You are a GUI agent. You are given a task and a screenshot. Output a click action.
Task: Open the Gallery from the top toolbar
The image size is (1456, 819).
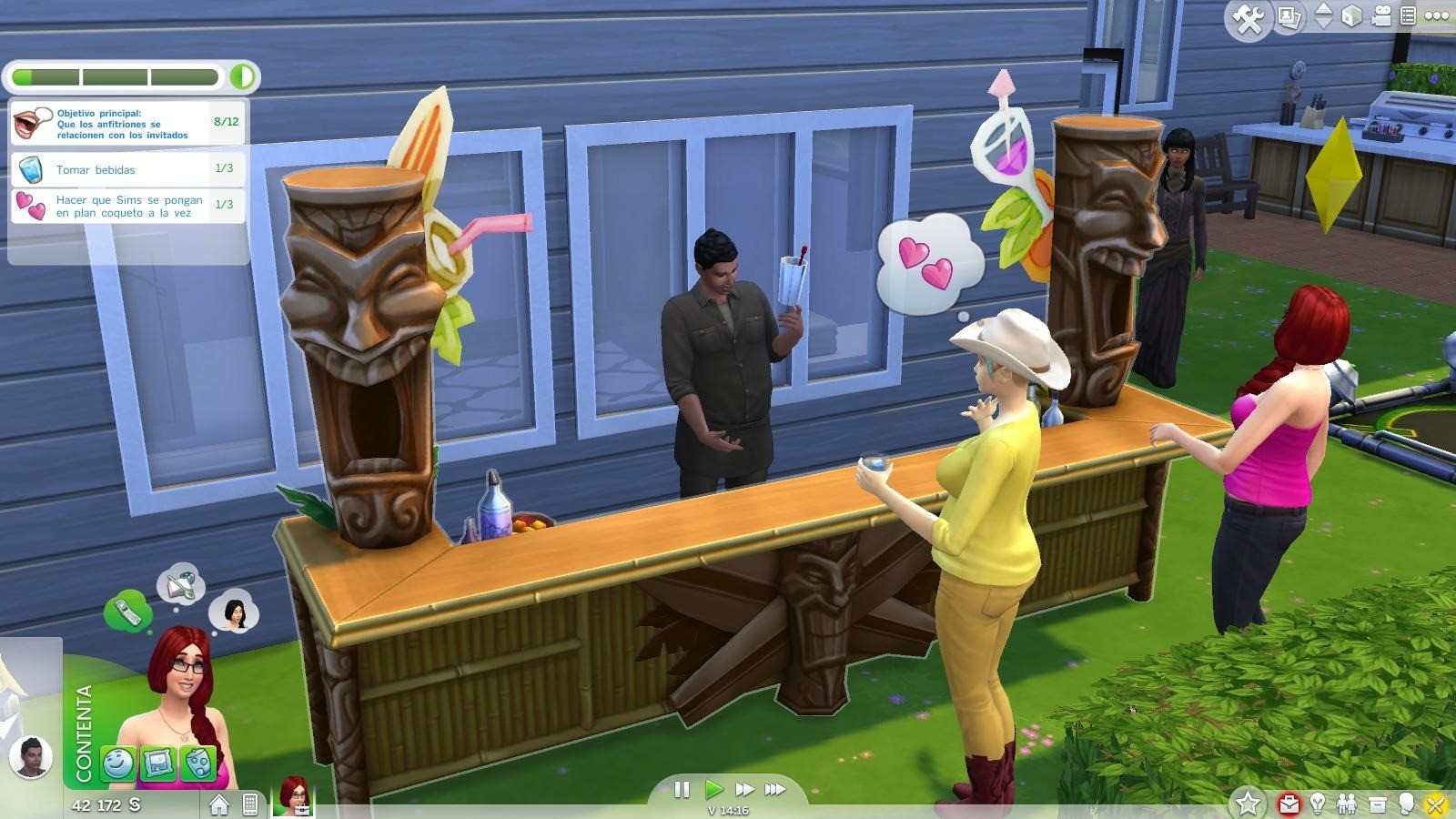1289,15
